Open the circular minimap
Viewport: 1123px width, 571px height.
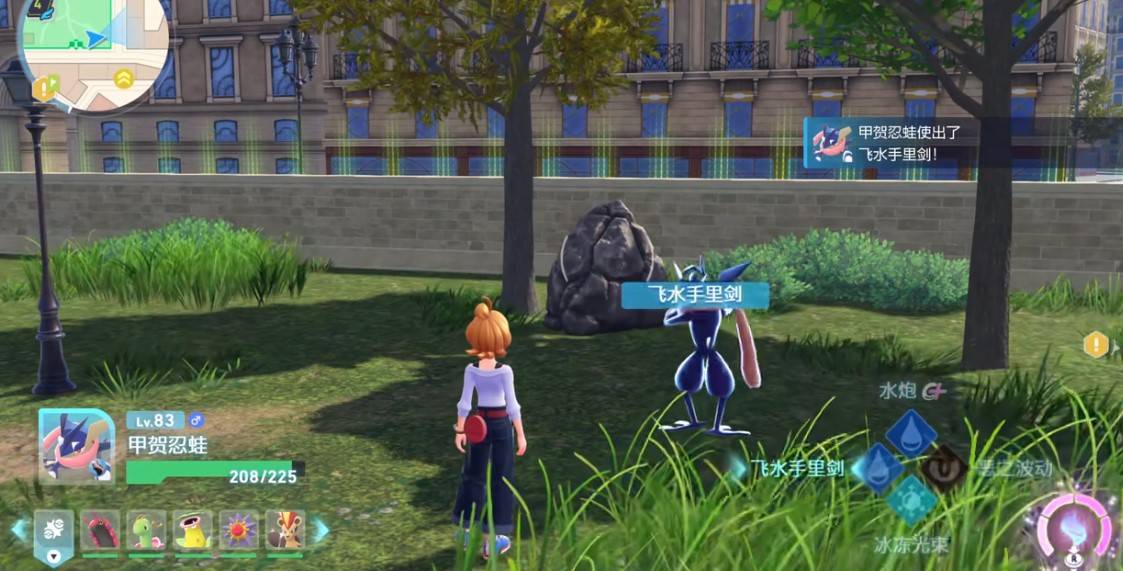pyautogui.click(x=93, y=48)
